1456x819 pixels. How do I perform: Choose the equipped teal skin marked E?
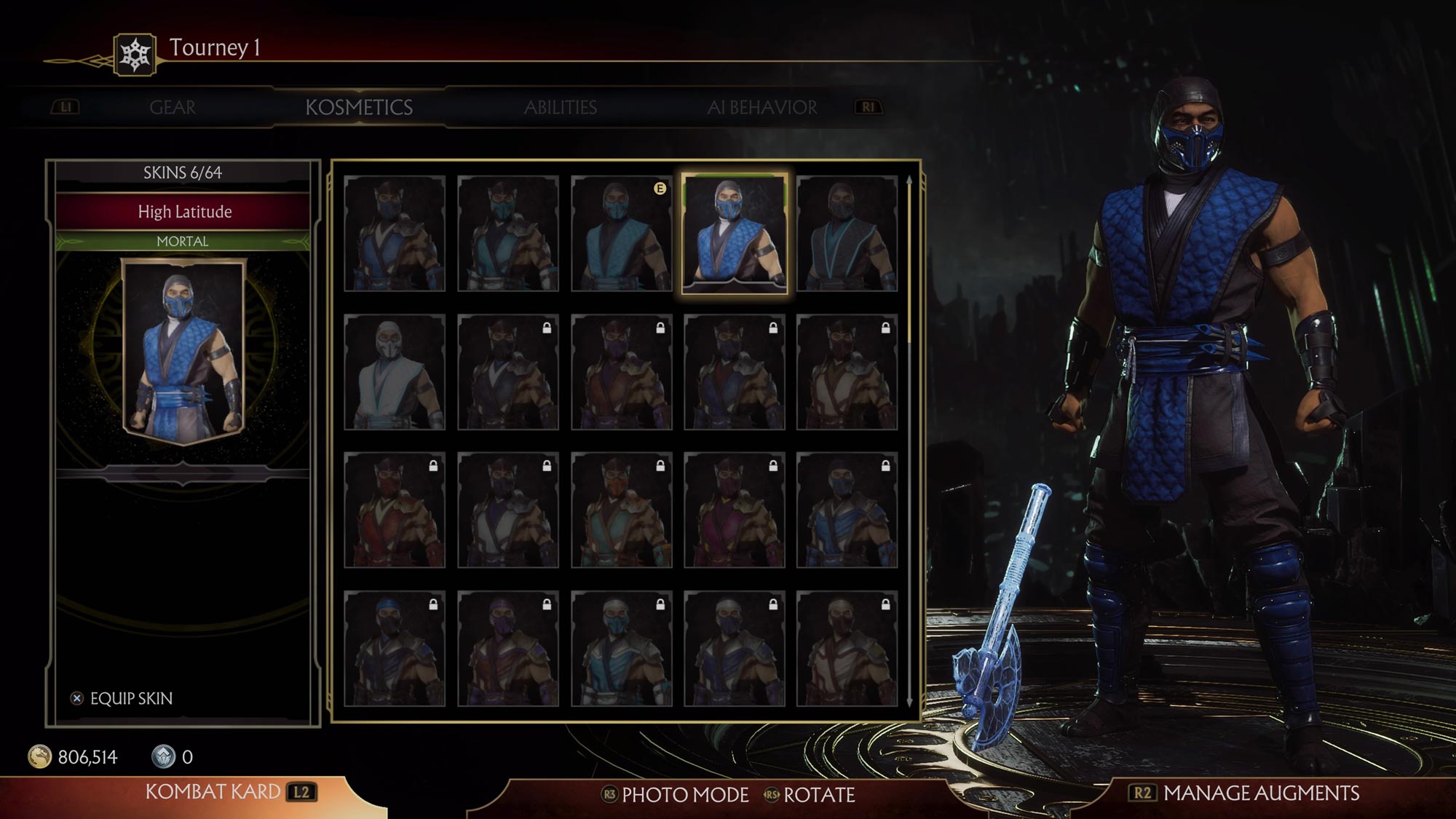621,234
